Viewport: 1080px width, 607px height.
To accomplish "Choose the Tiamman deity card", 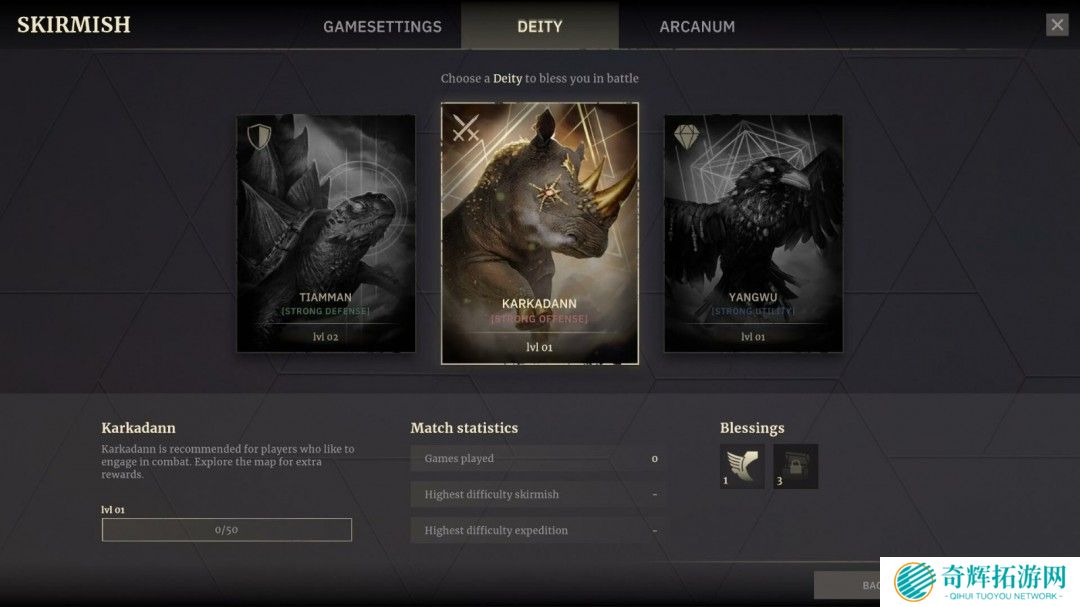I will click(x=326, y=233).
